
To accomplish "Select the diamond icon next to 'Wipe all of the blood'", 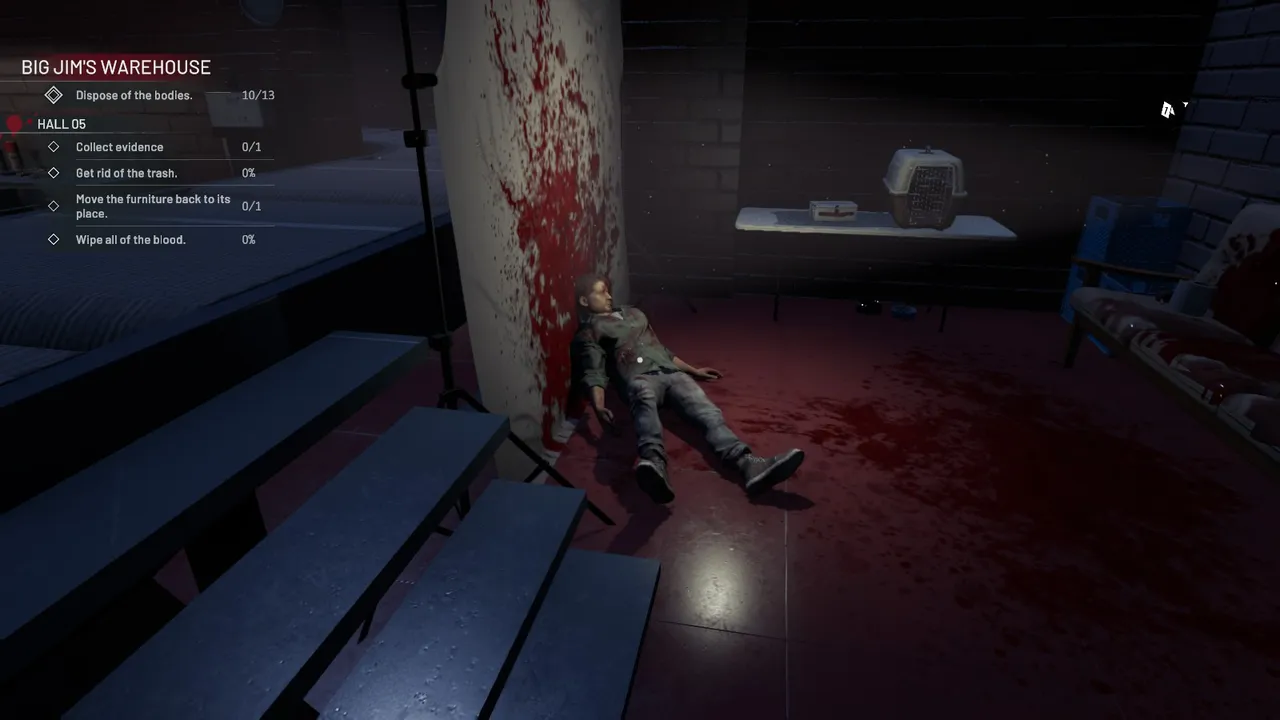I will 54,239.
